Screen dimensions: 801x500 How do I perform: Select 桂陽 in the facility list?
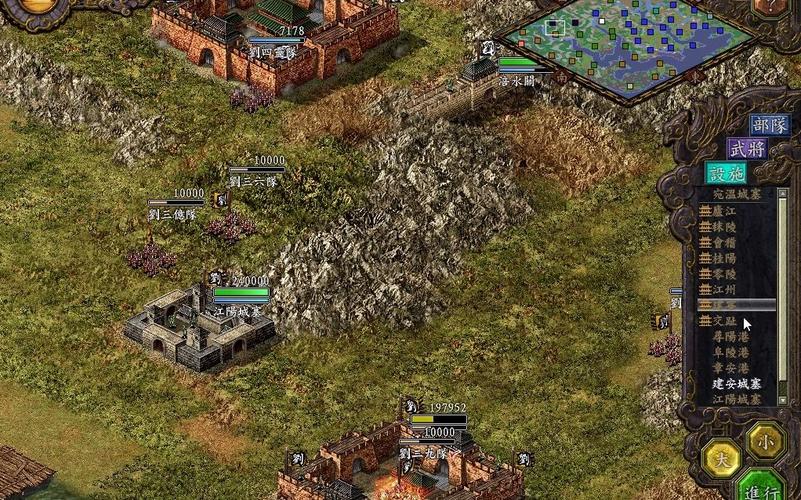coord(724,258)
